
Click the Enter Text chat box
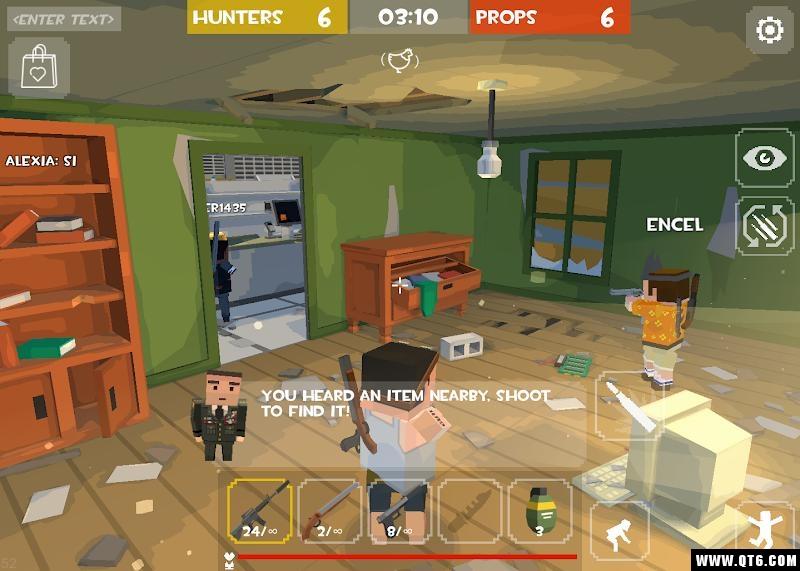(x=66, y=19)
